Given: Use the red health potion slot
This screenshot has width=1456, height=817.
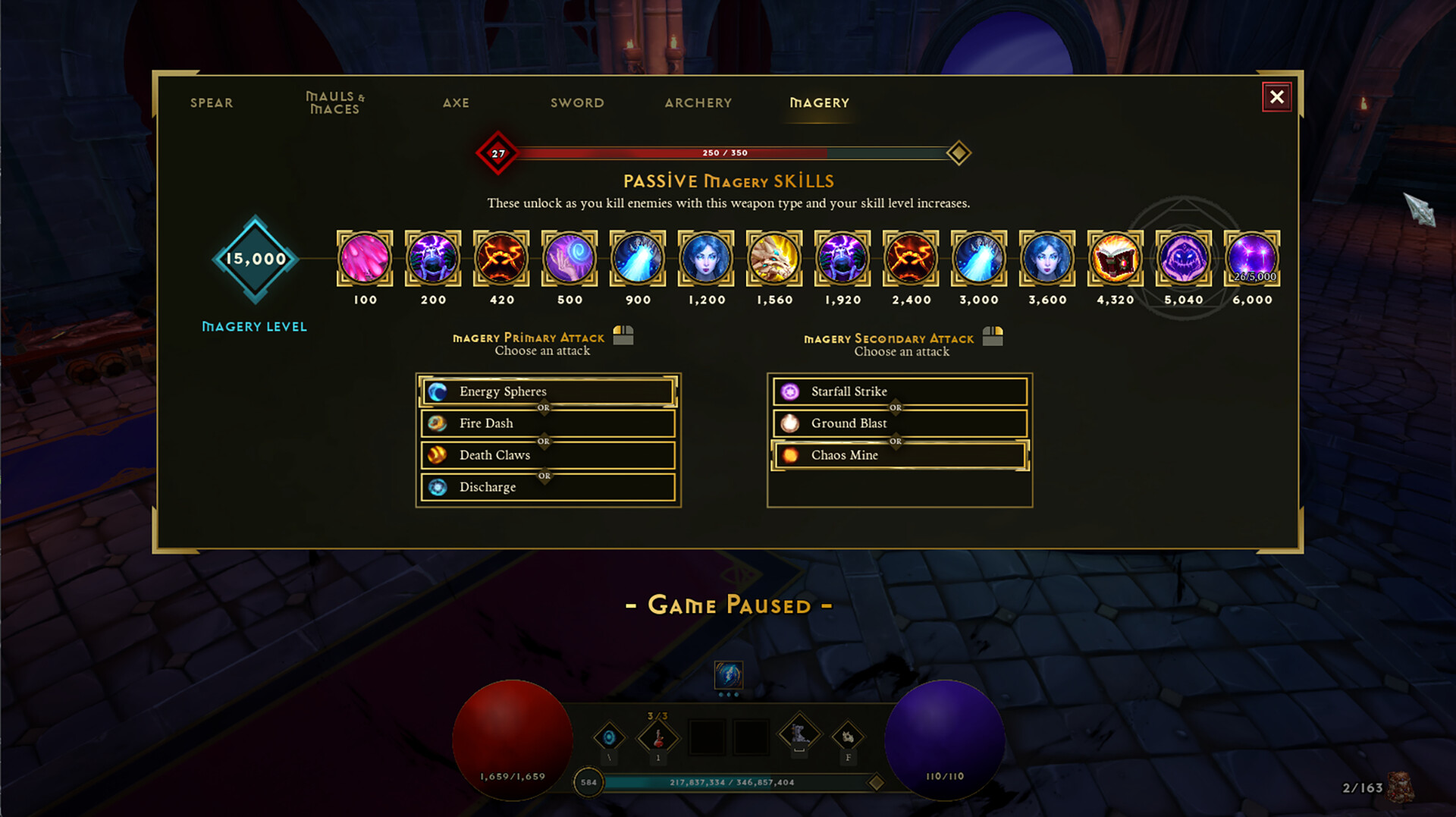Looking at the screenshot, I should tap(657, 737).
